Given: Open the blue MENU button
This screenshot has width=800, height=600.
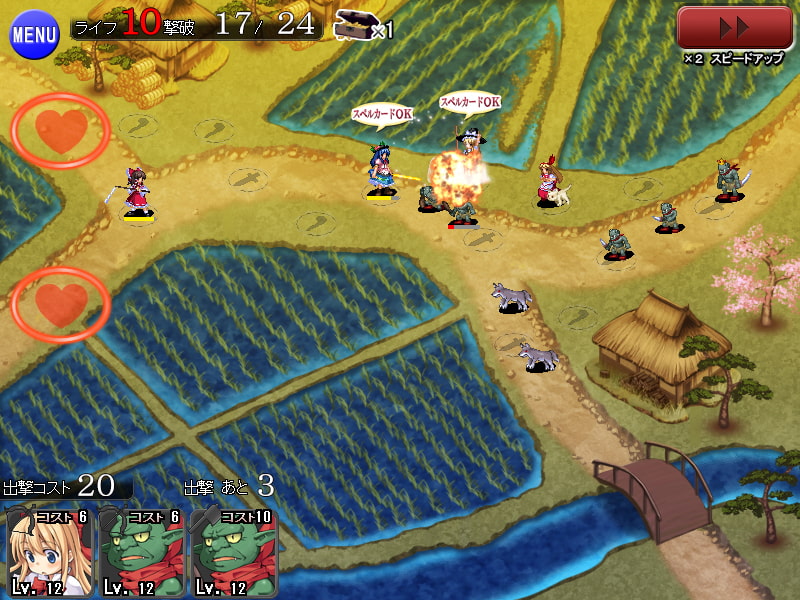Looking at the screenshot, I should tap(34, 36).
